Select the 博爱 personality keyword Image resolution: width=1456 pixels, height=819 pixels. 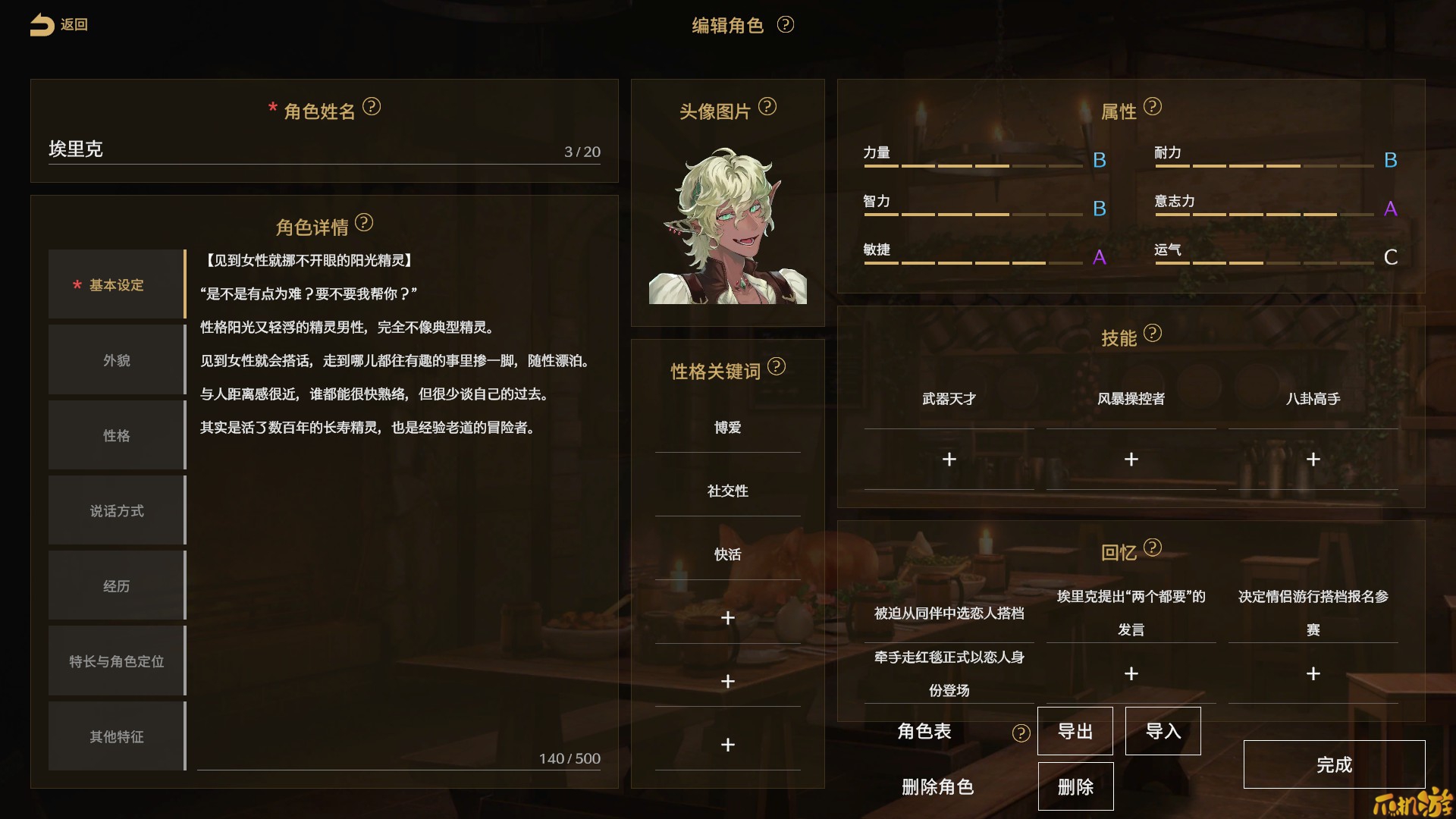(x=727, y=428)
